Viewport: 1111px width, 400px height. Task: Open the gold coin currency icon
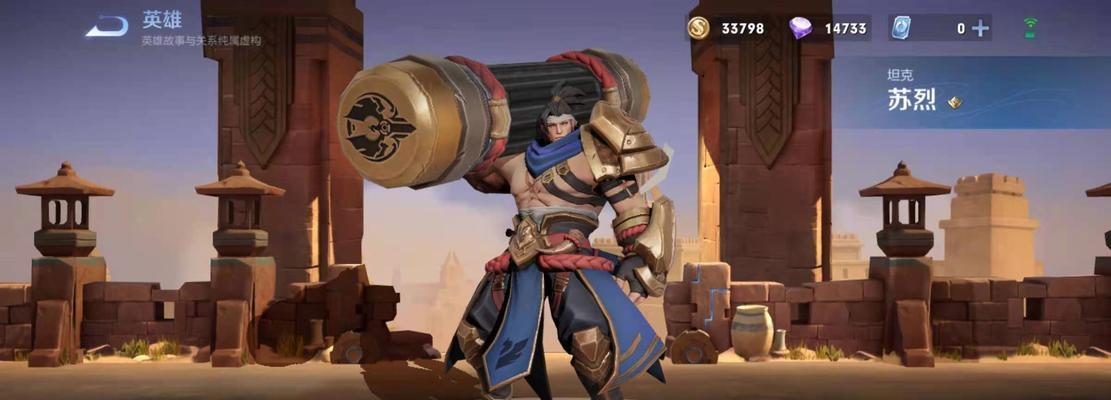[x=699, y=28]
